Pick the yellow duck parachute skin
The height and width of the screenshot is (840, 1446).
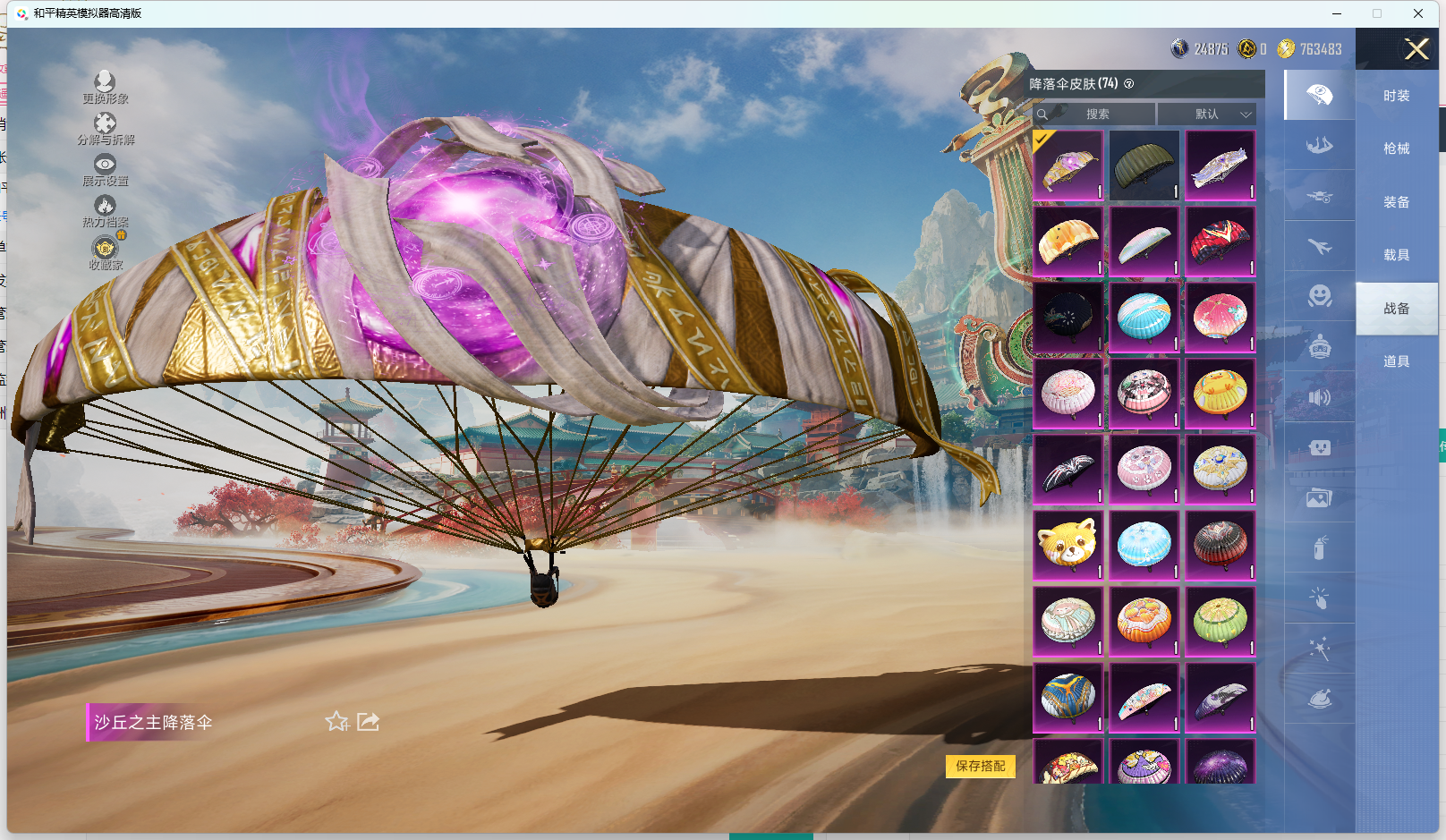pyautogui.click(x=1221, y=393)
